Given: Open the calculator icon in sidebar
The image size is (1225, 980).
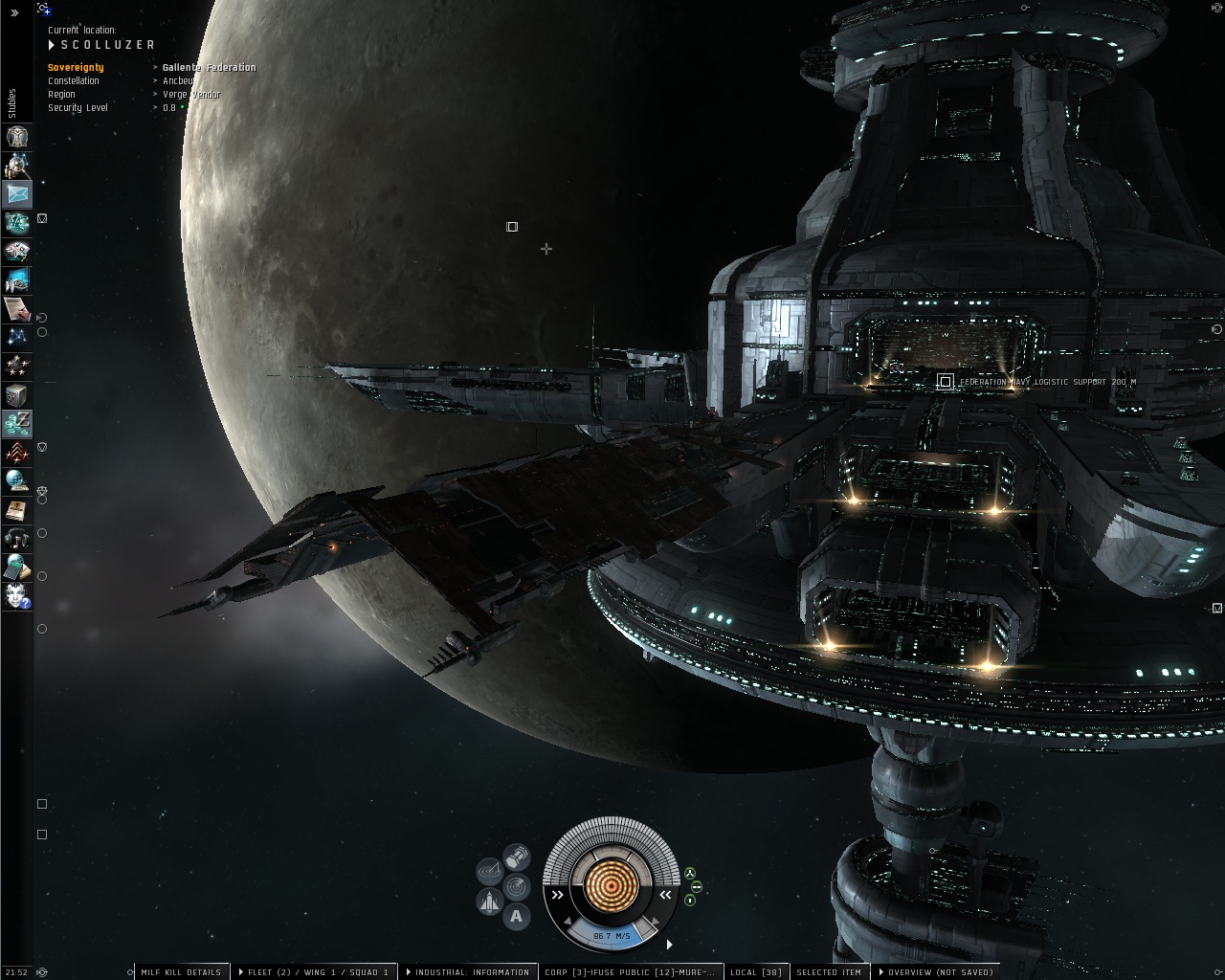Looking at the screenshot, I should tap(17, 567).
